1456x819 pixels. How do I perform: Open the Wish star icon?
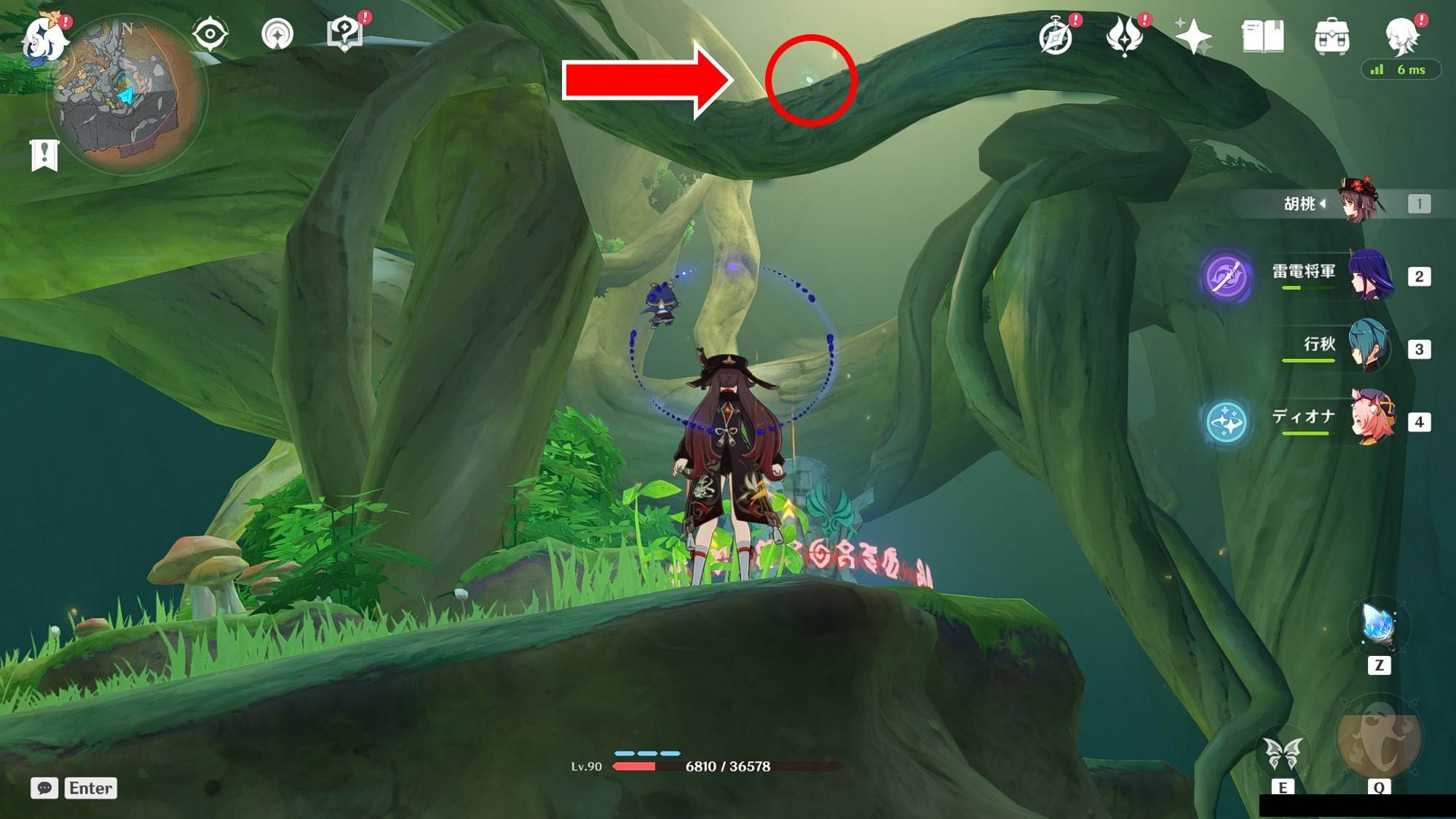tap(1193, 36)
